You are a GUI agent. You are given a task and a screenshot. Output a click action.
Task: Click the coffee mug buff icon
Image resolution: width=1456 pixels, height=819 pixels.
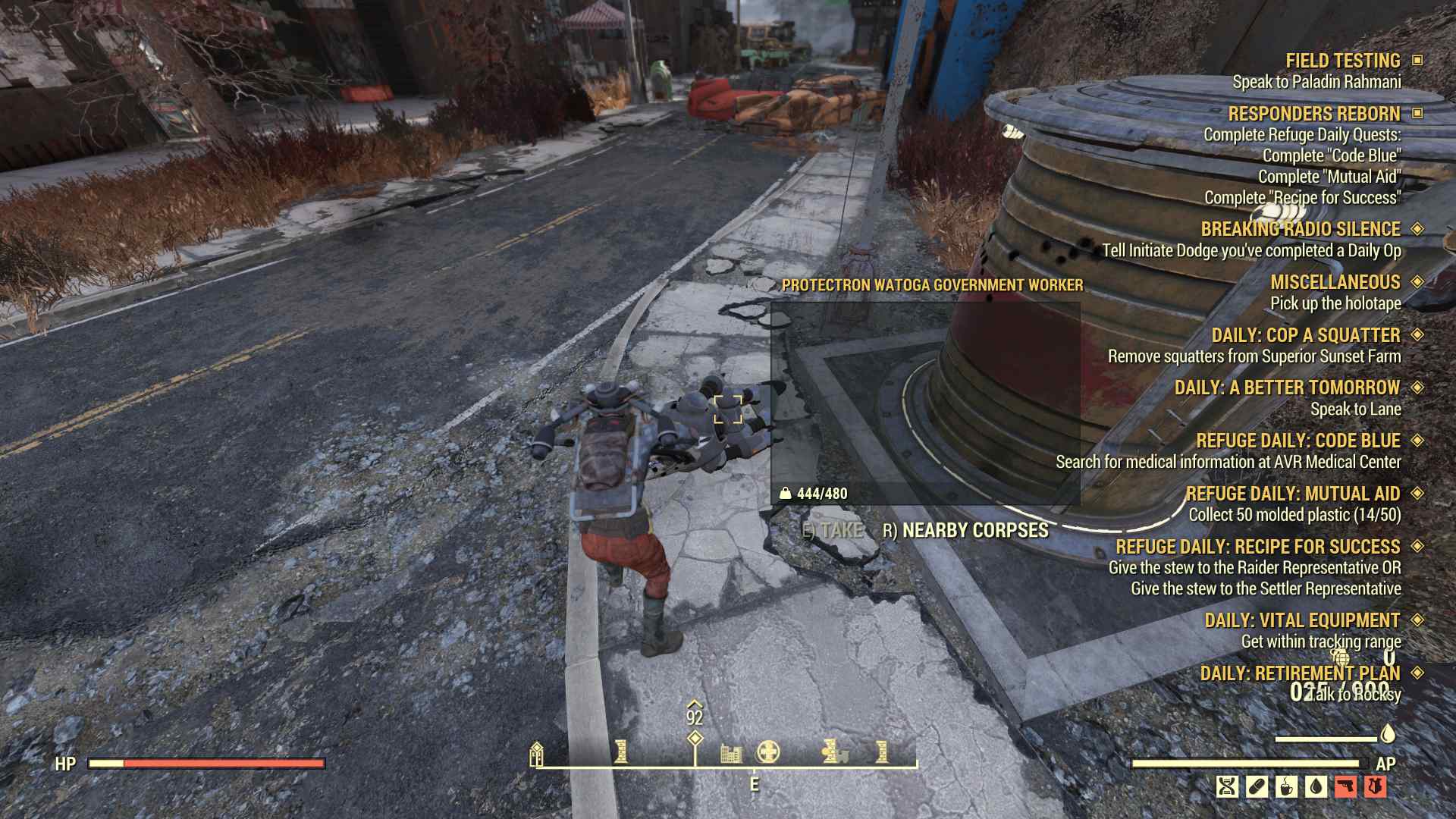(x=1286, y=787)
